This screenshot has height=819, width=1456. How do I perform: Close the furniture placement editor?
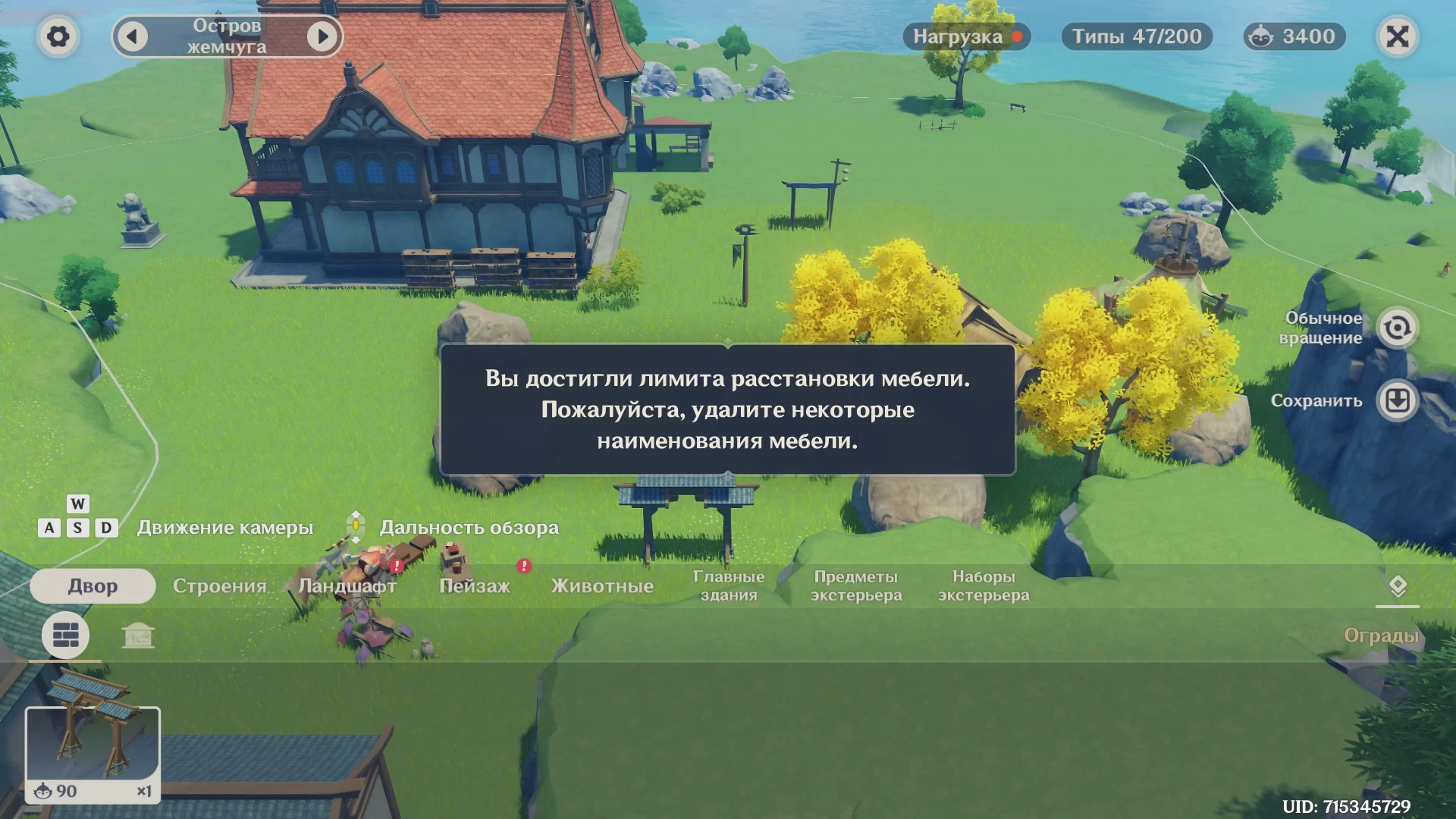pyautogui.click(x=1397, y=36)
